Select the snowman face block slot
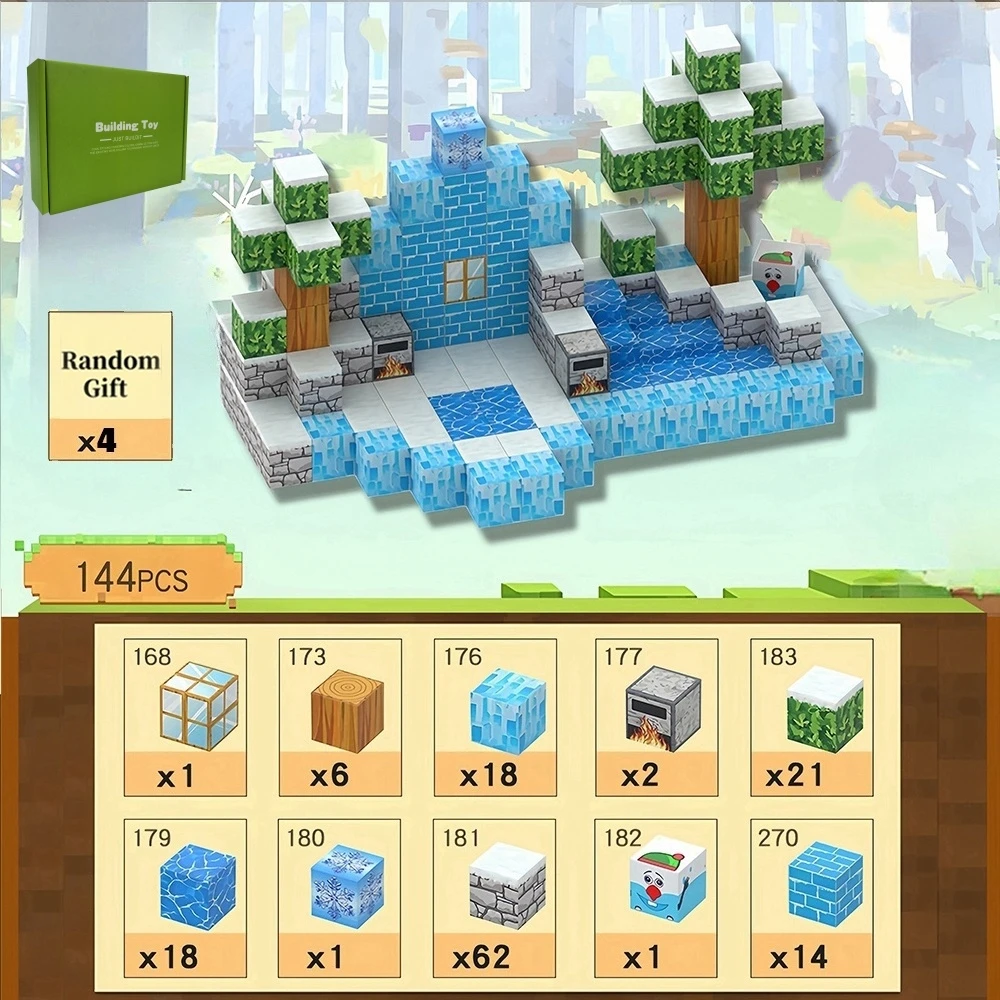The height and width of the screenshot is (1000, 1000). 656,897
